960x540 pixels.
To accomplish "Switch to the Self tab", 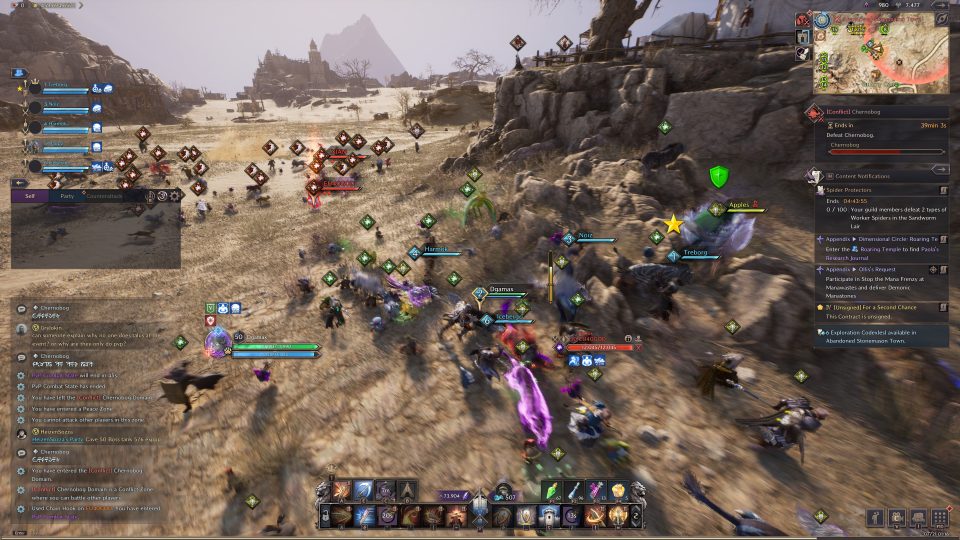I will click(x=29, y=196).
